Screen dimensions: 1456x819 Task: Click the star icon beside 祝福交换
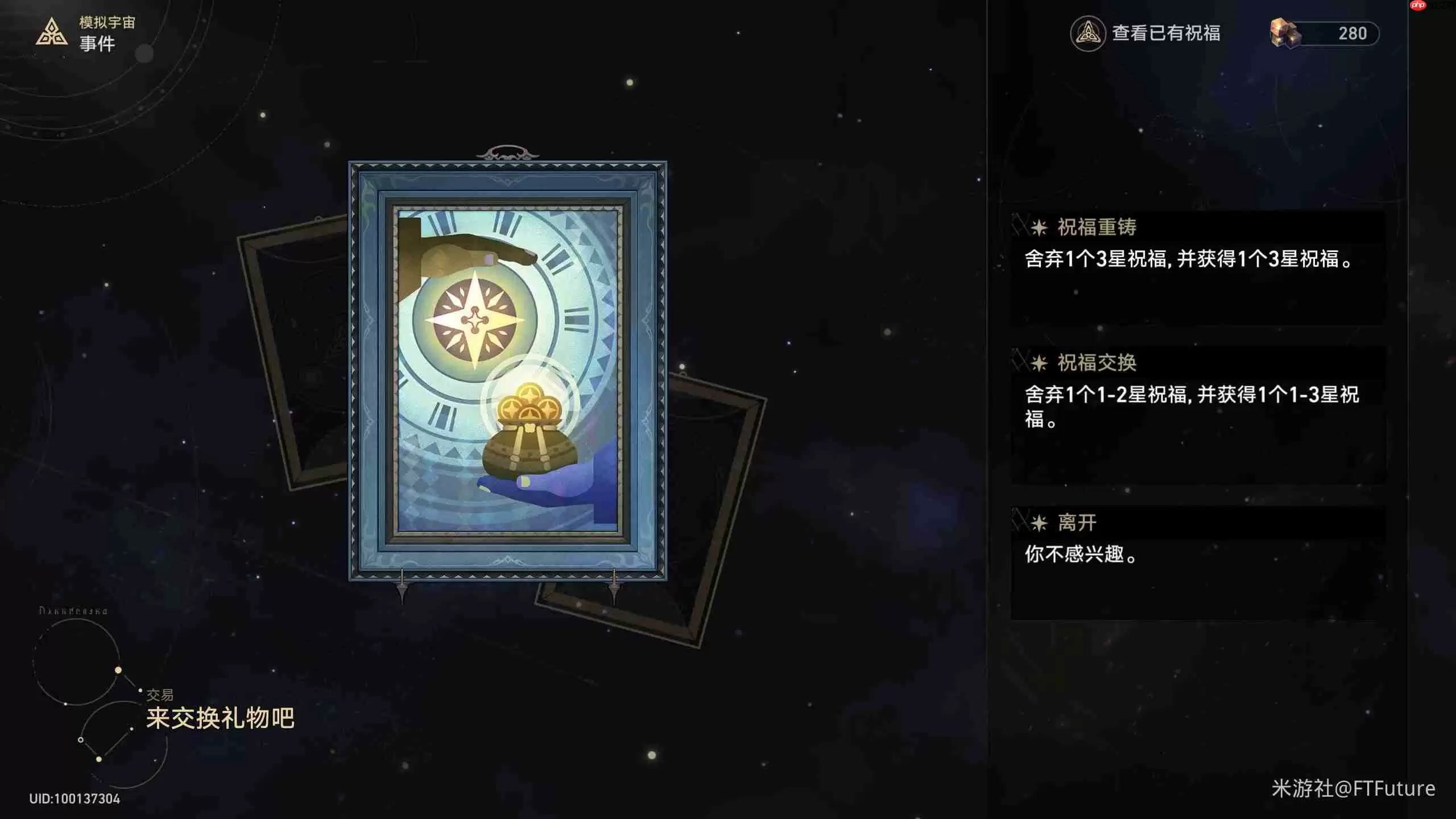click(x=1041, y=363)
